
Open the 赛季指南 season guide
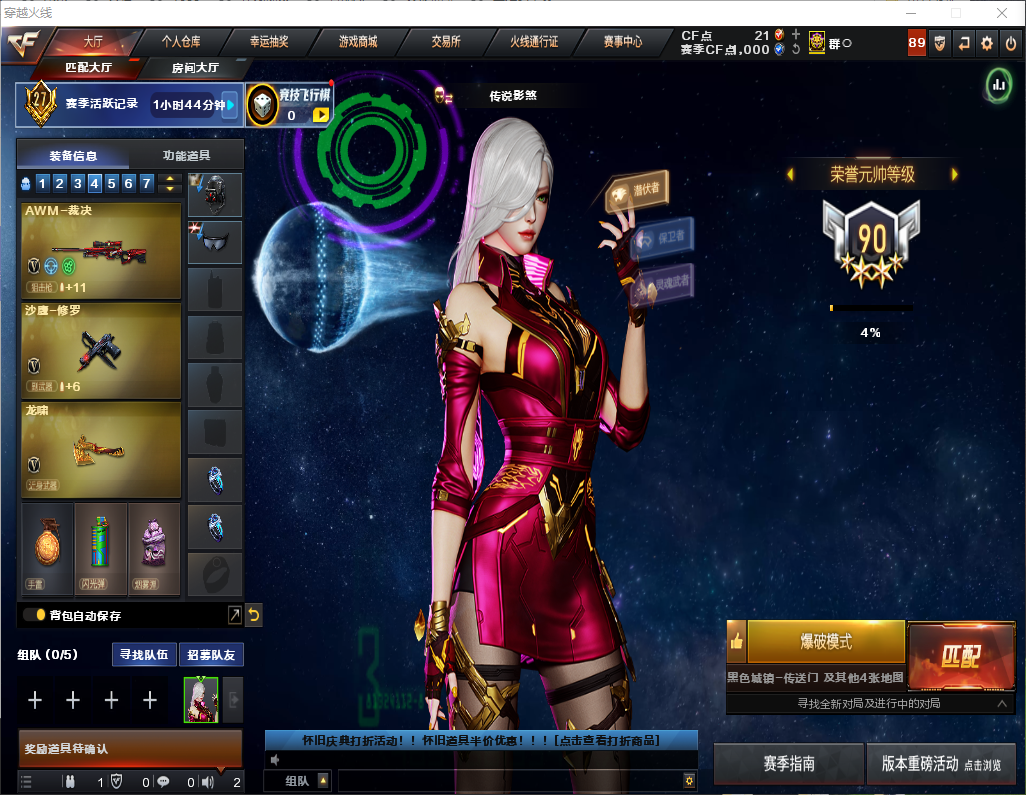coord(788,763)
